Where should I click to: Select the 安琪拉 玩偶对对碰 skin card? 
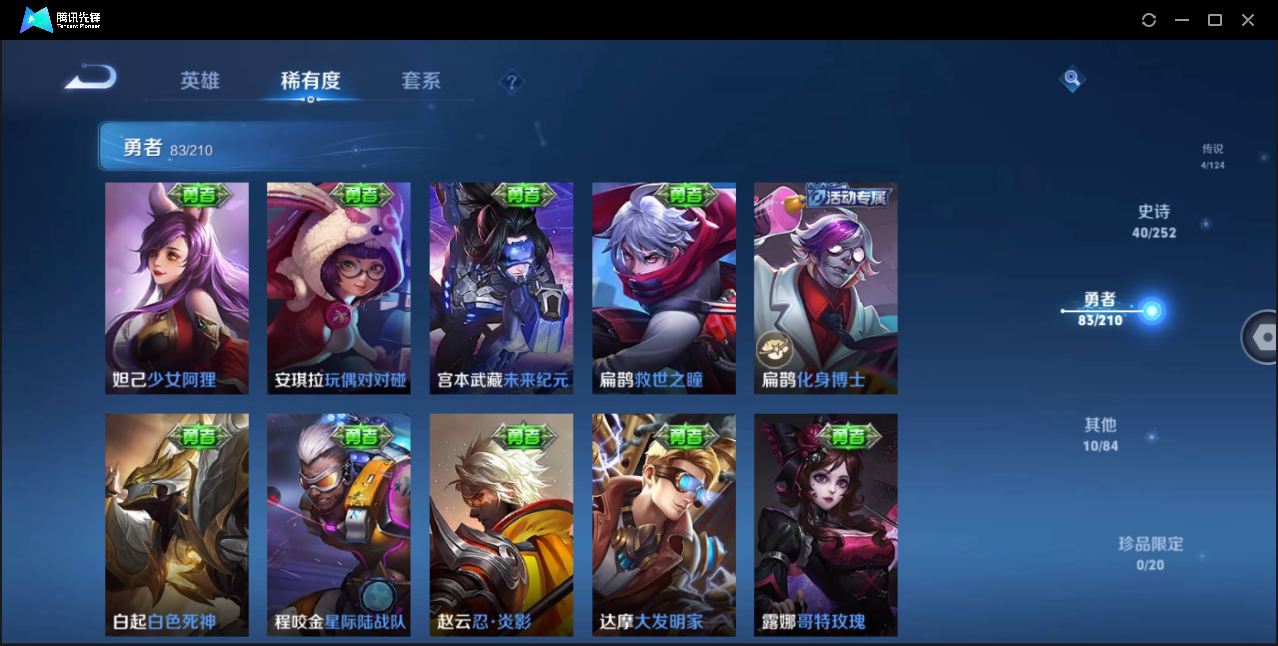339,288
